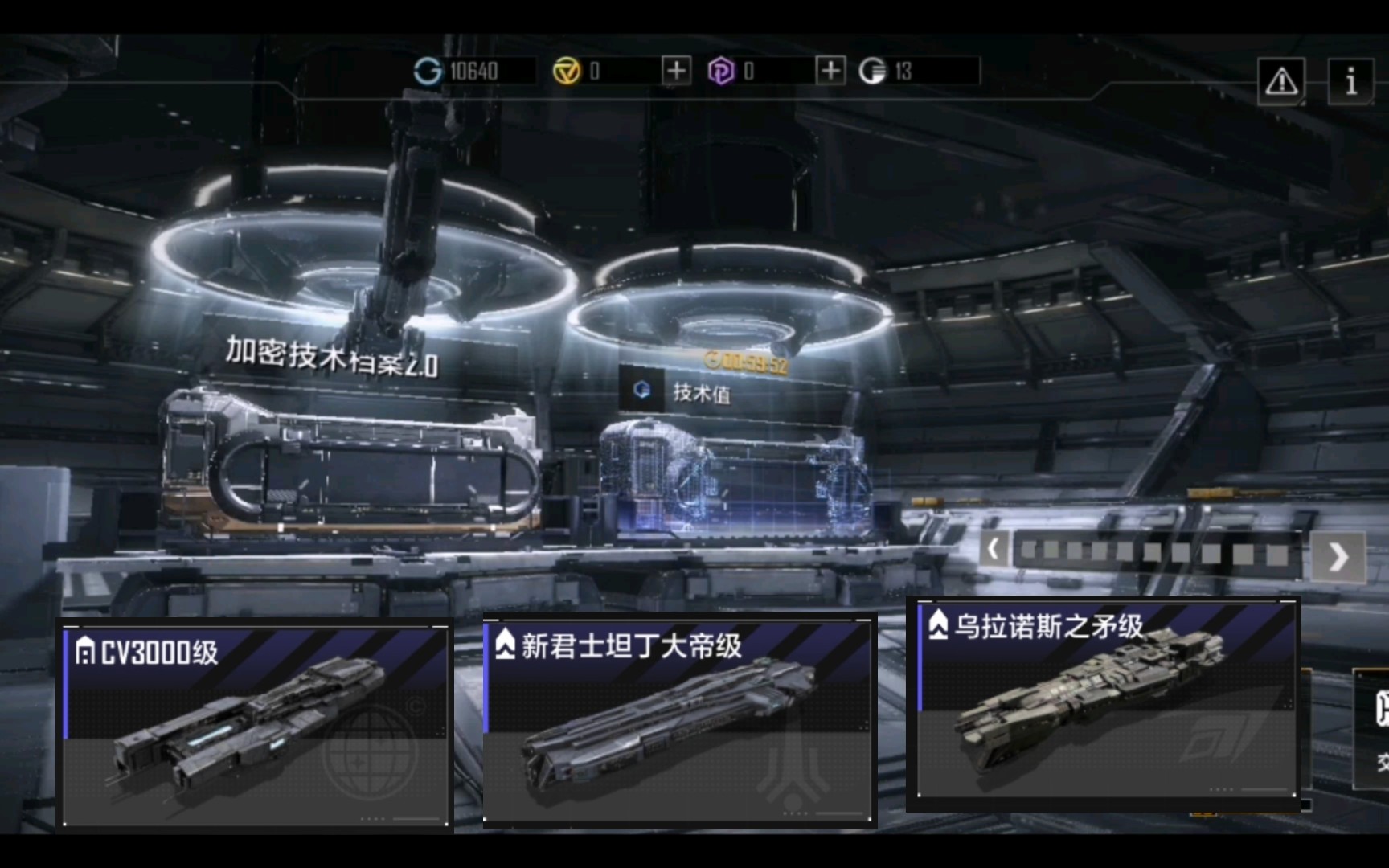This screenshot has height=868, width=1389.
Task: Open the warning triangle notice
Action: 1280,81
